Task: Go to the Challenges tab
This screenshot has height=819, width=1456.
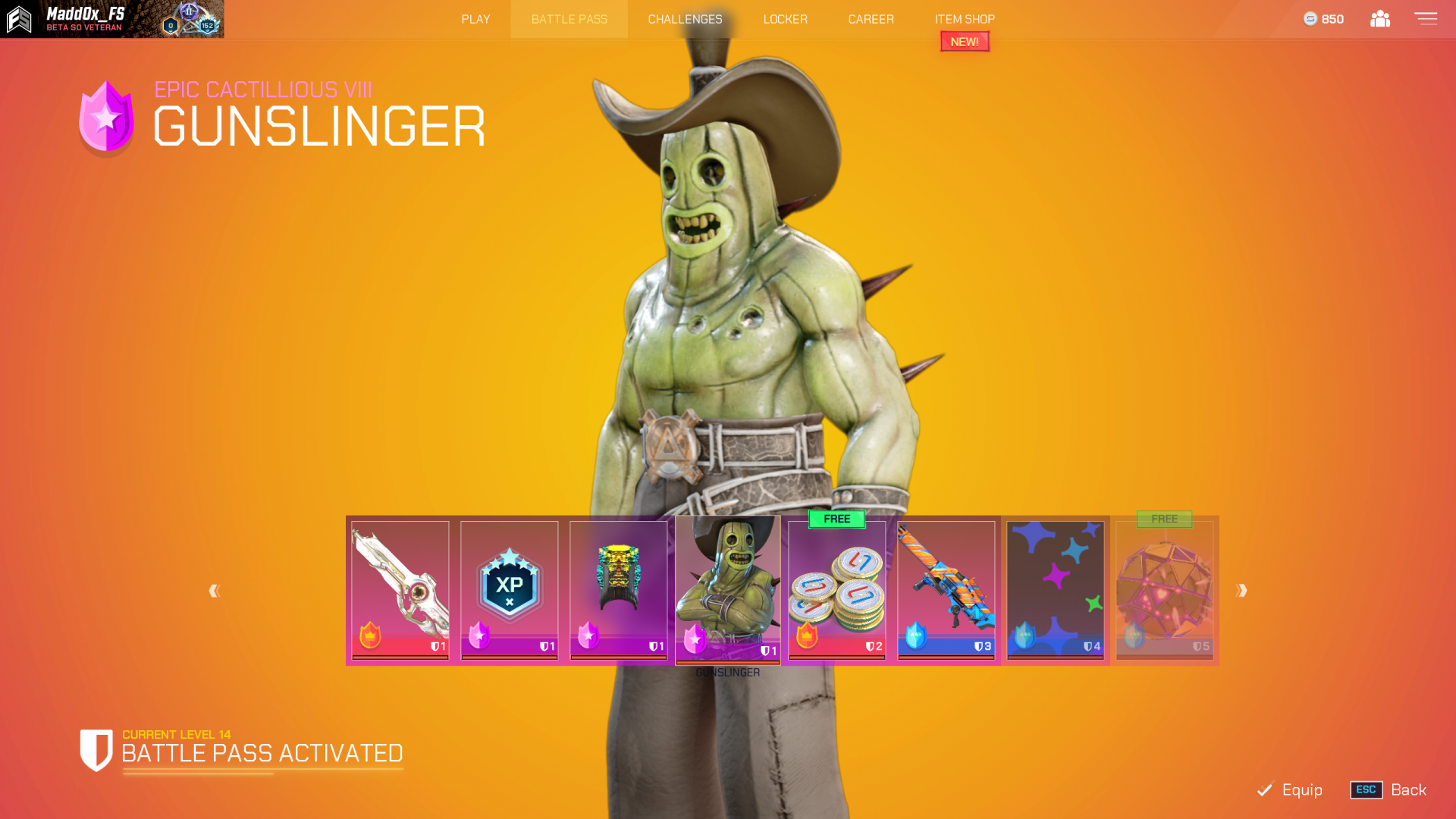Action: (685, 19)
